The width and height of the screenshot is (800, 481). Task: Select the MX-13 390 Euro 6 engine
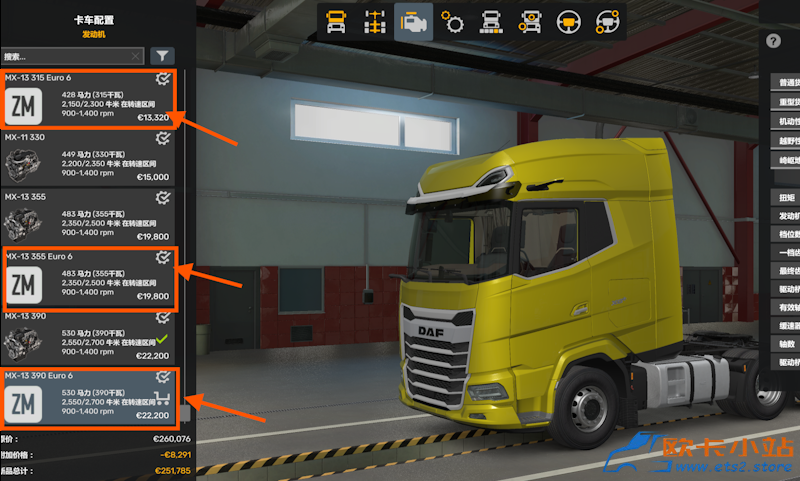88,396
